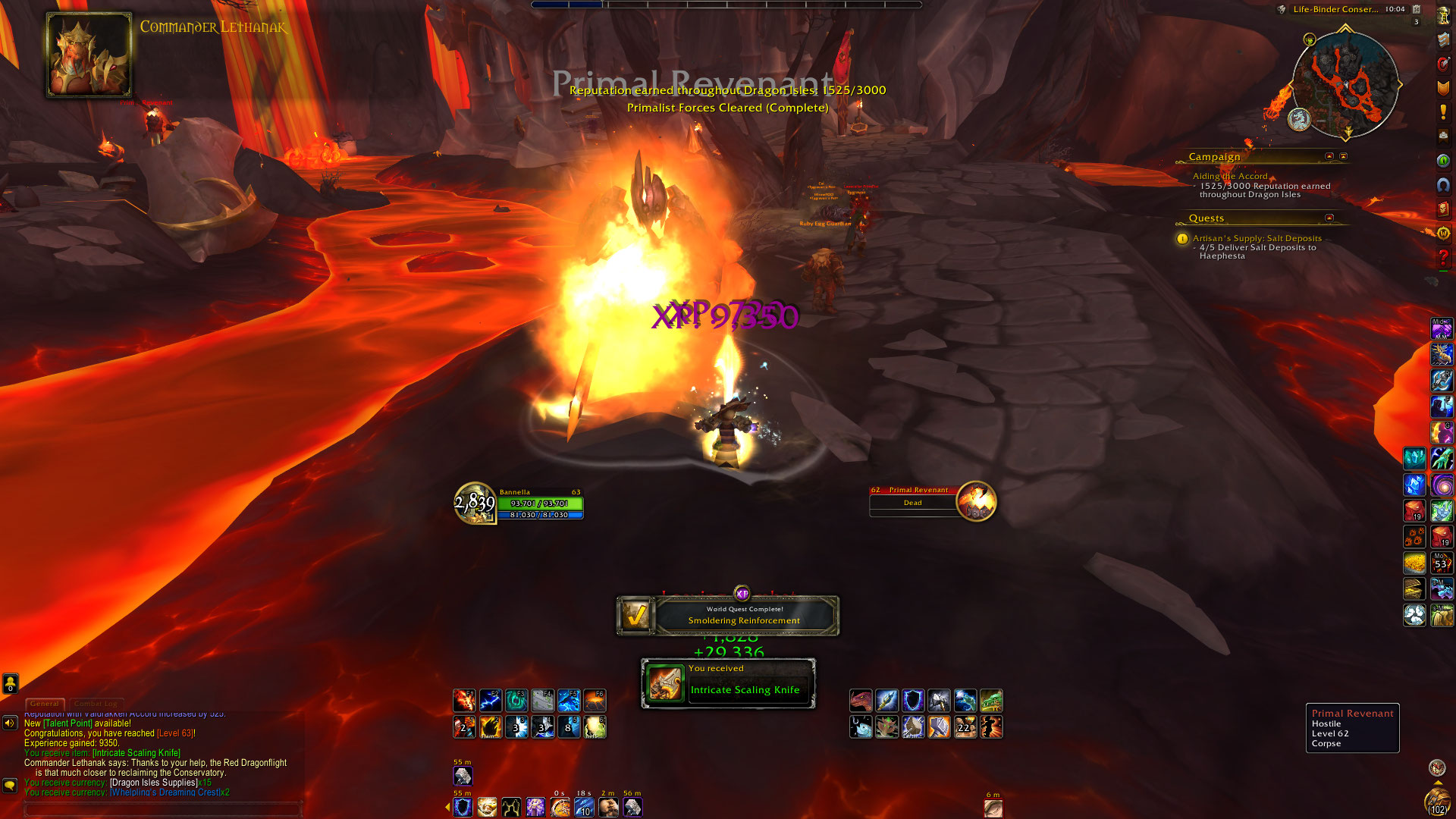1456x819 pixels.
Task: Open the social friends button showing 0
Action: coord(10,683)
